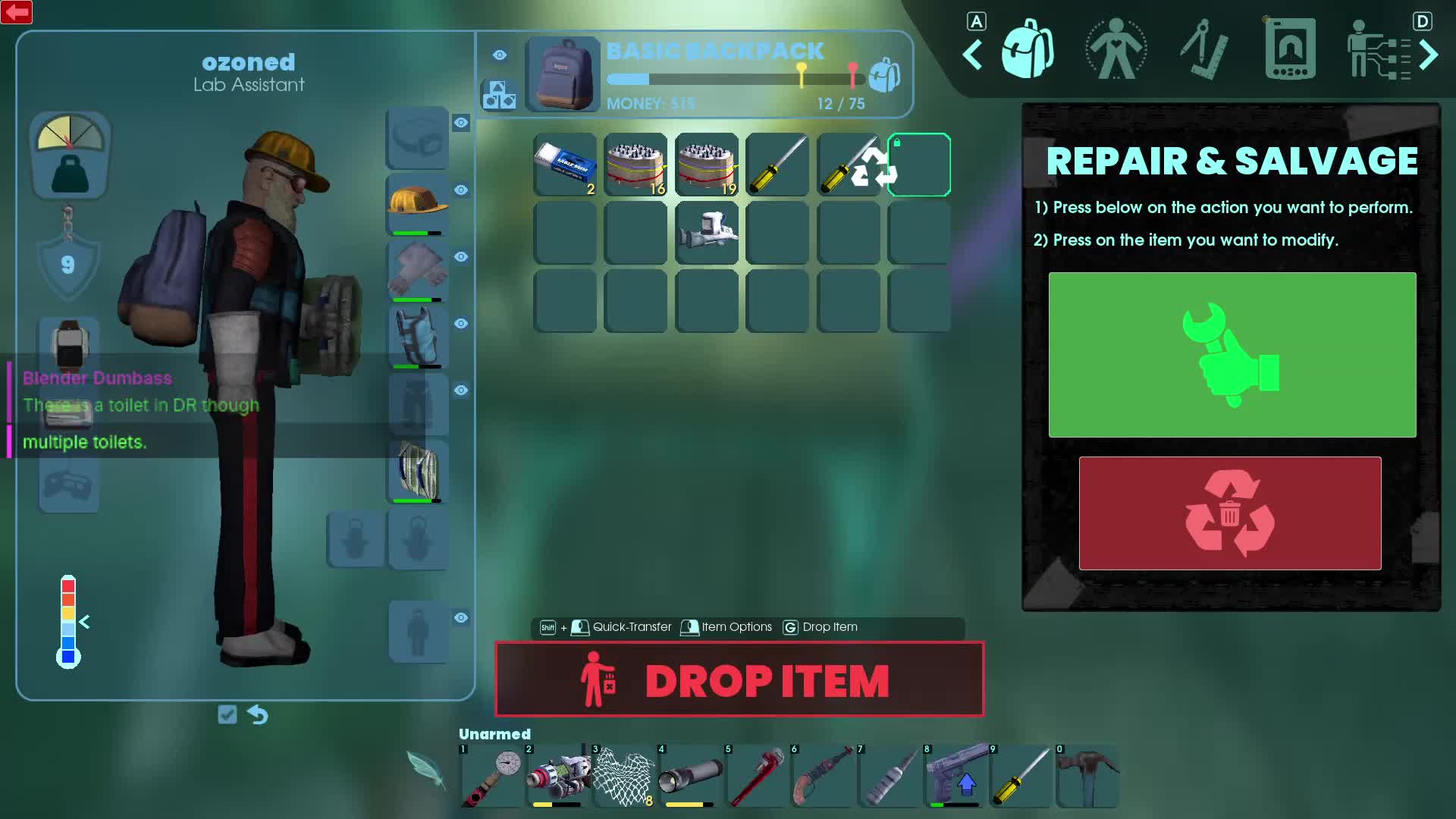Select the equipped yellow hard hat slot
Screen dimensions: 1456x819
coord(417,203)
